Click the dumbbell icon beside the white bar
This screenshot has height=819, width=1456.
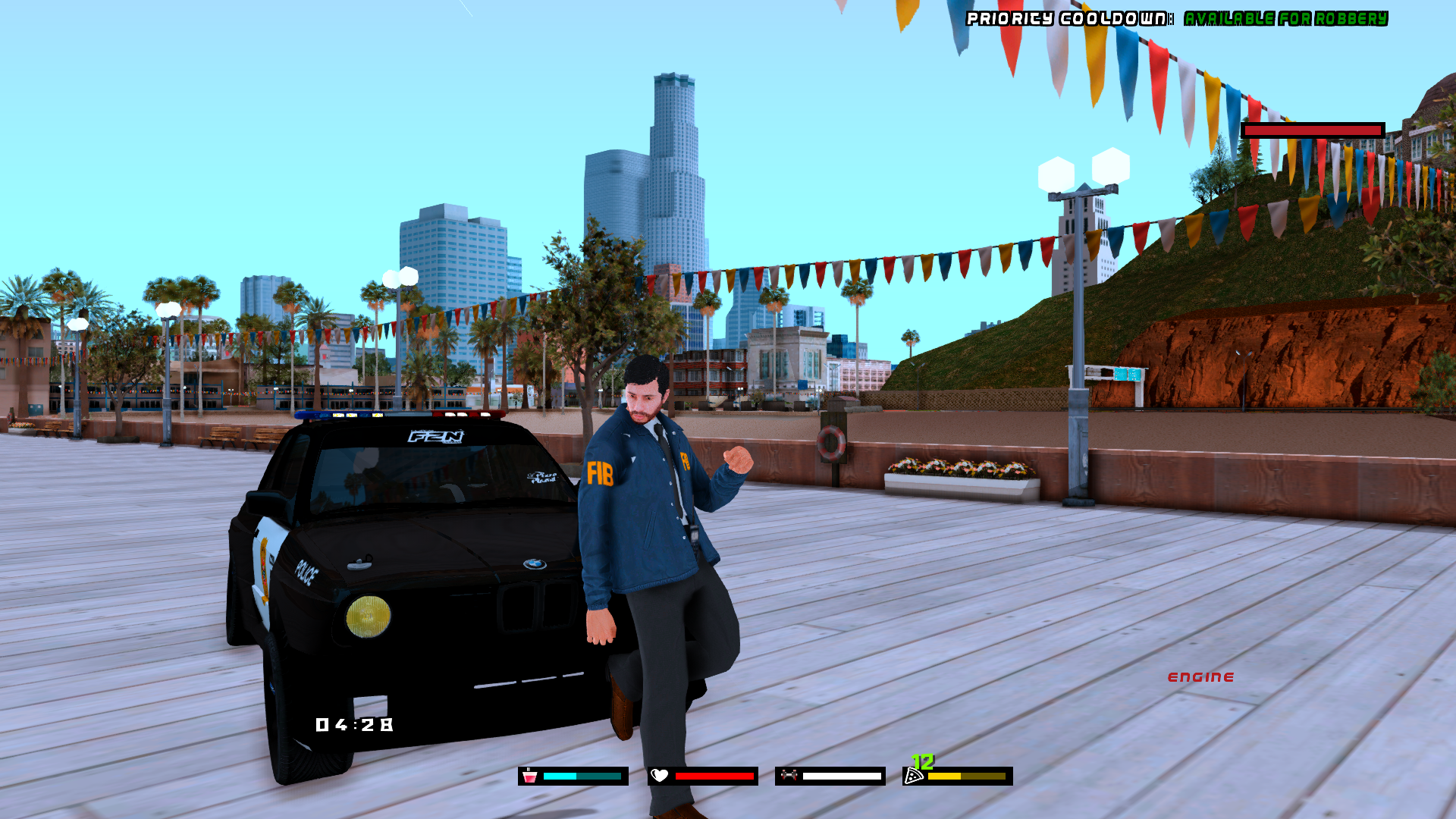click(x=789, y=775)
